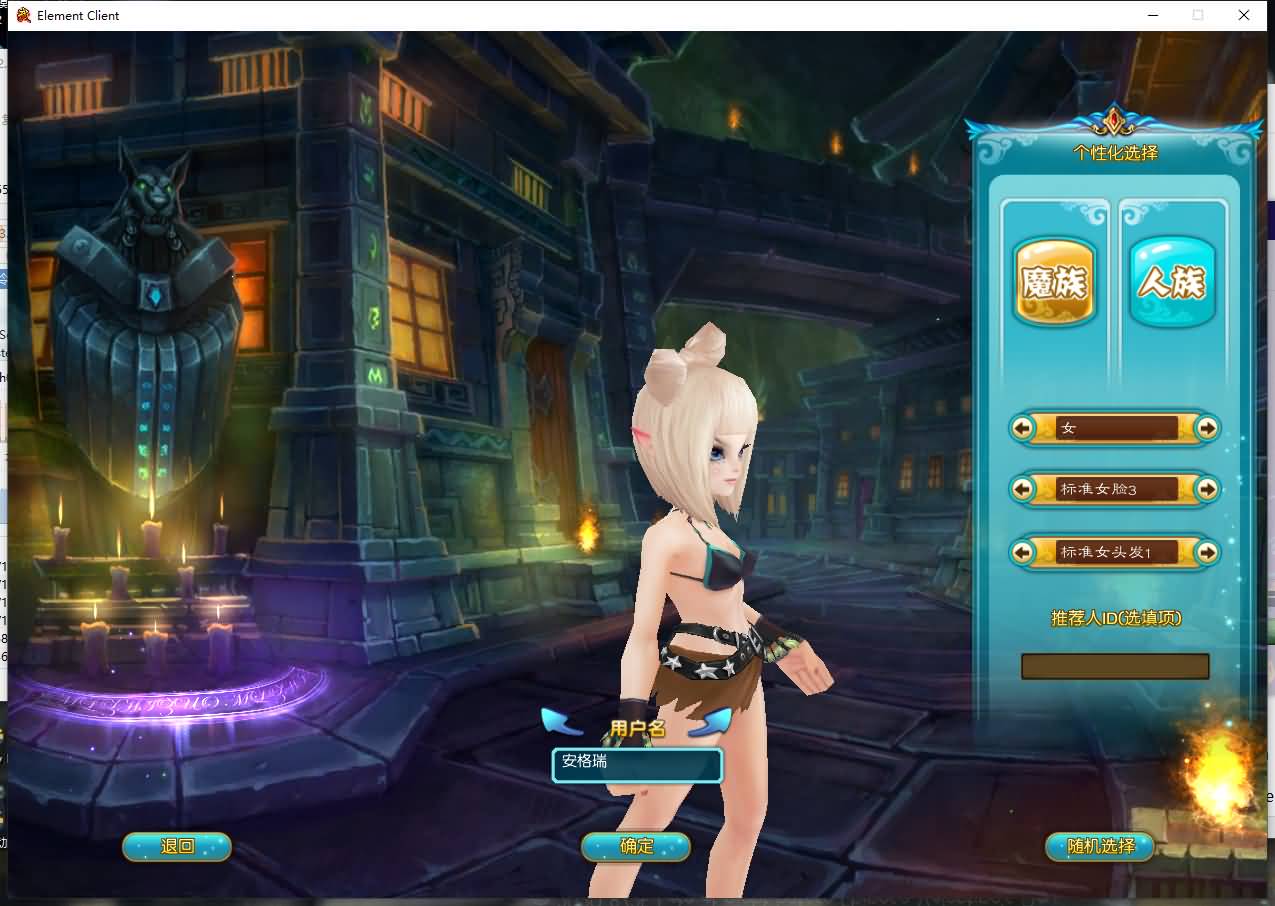Click the 用户名 name field containing 安格瑞
The image size is (1275, 906).
tap(637, 764)
